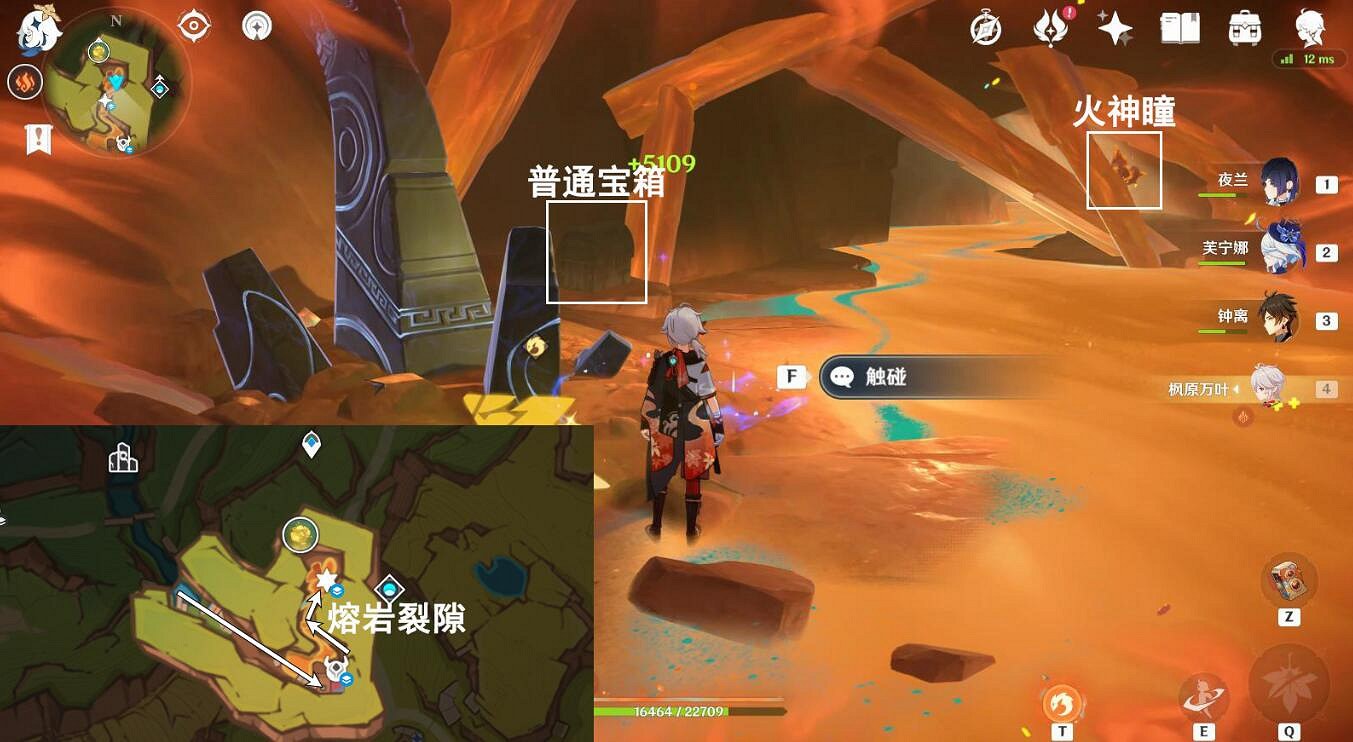Expand the quest tracker exclamation banner

pos(37,140)
